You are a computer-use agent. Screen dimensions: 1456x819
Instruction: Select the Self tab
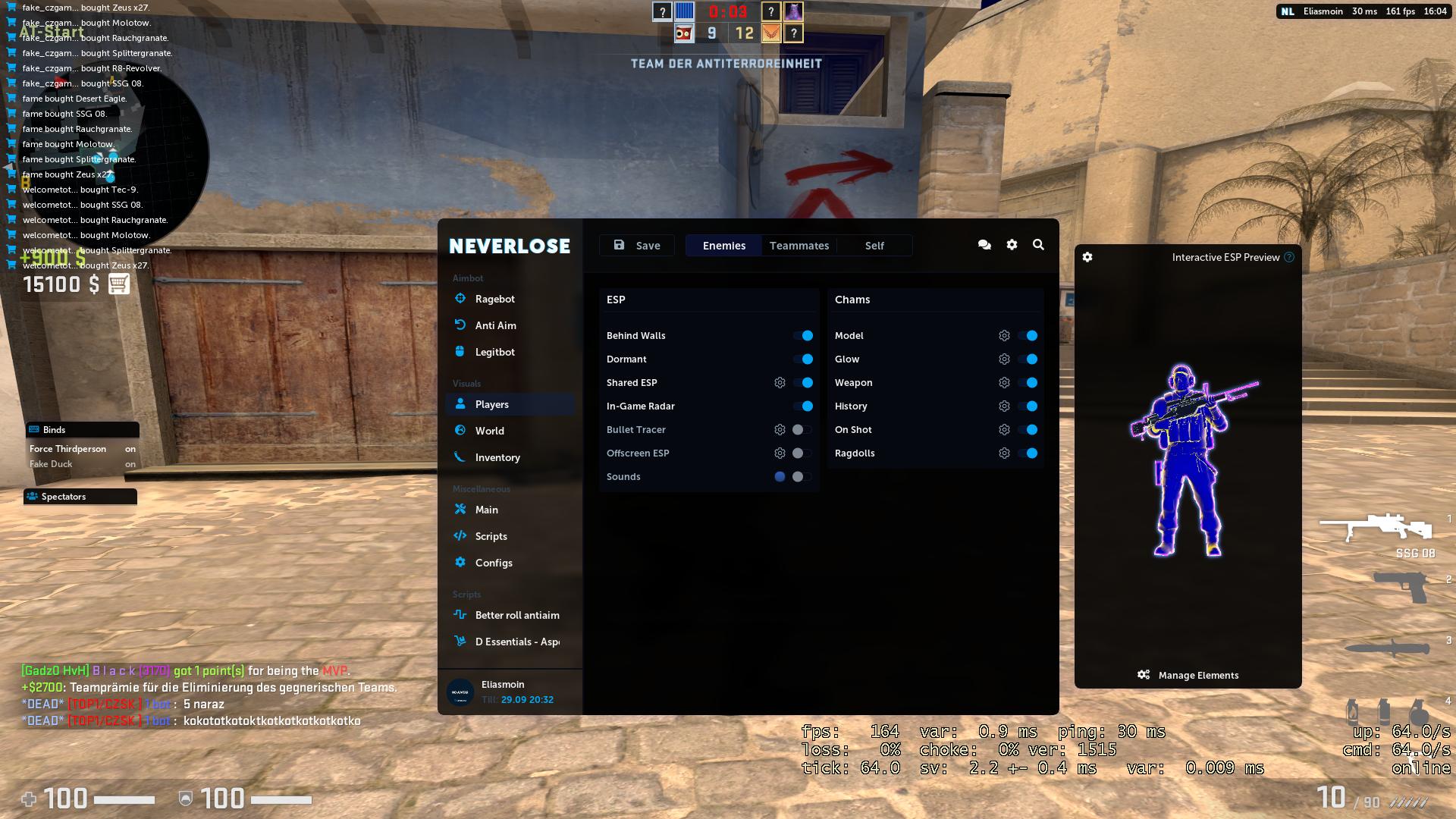[x=874, y=245]
